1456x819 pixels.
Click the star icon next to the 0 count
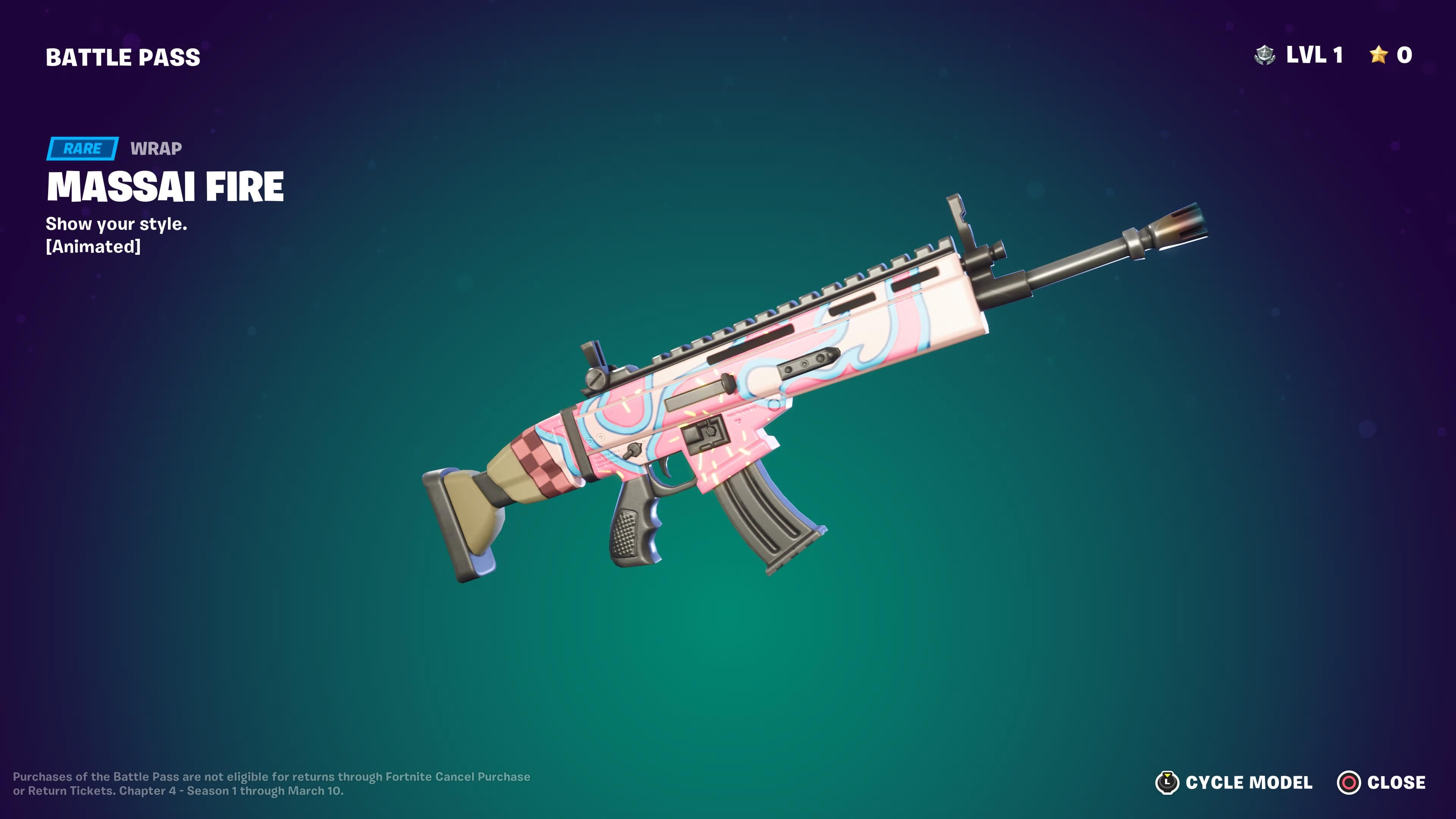pos(1379,55)
